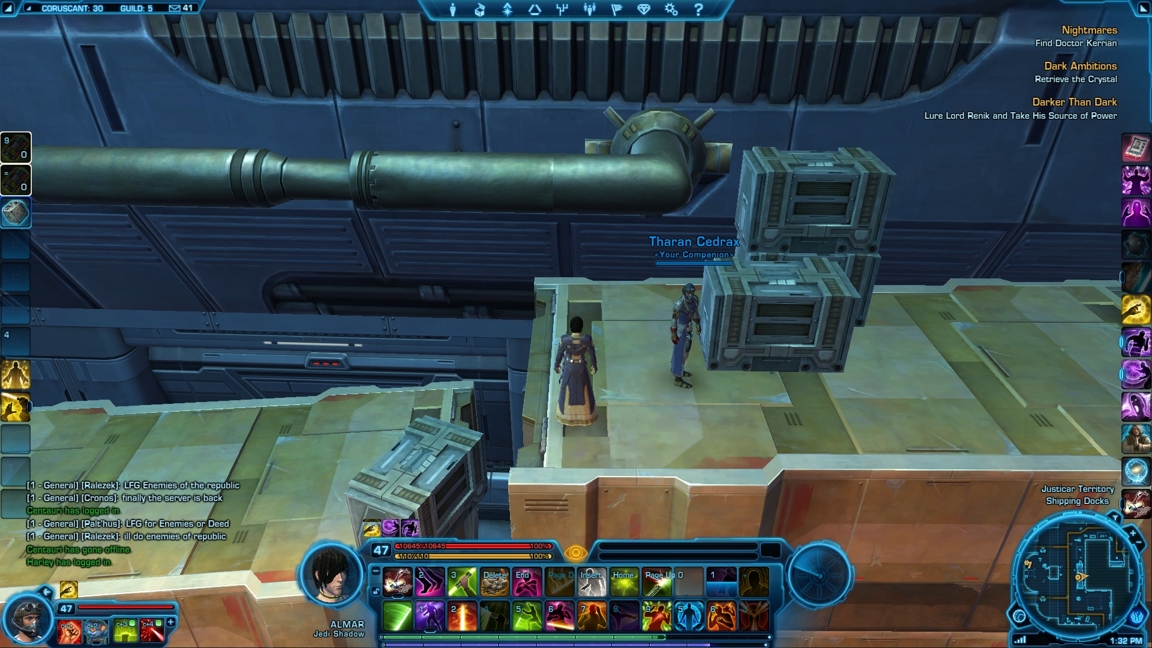1152x648 pixels.
Task: Activate the green ability bound to Home
Action: click(x=624, y=581)
